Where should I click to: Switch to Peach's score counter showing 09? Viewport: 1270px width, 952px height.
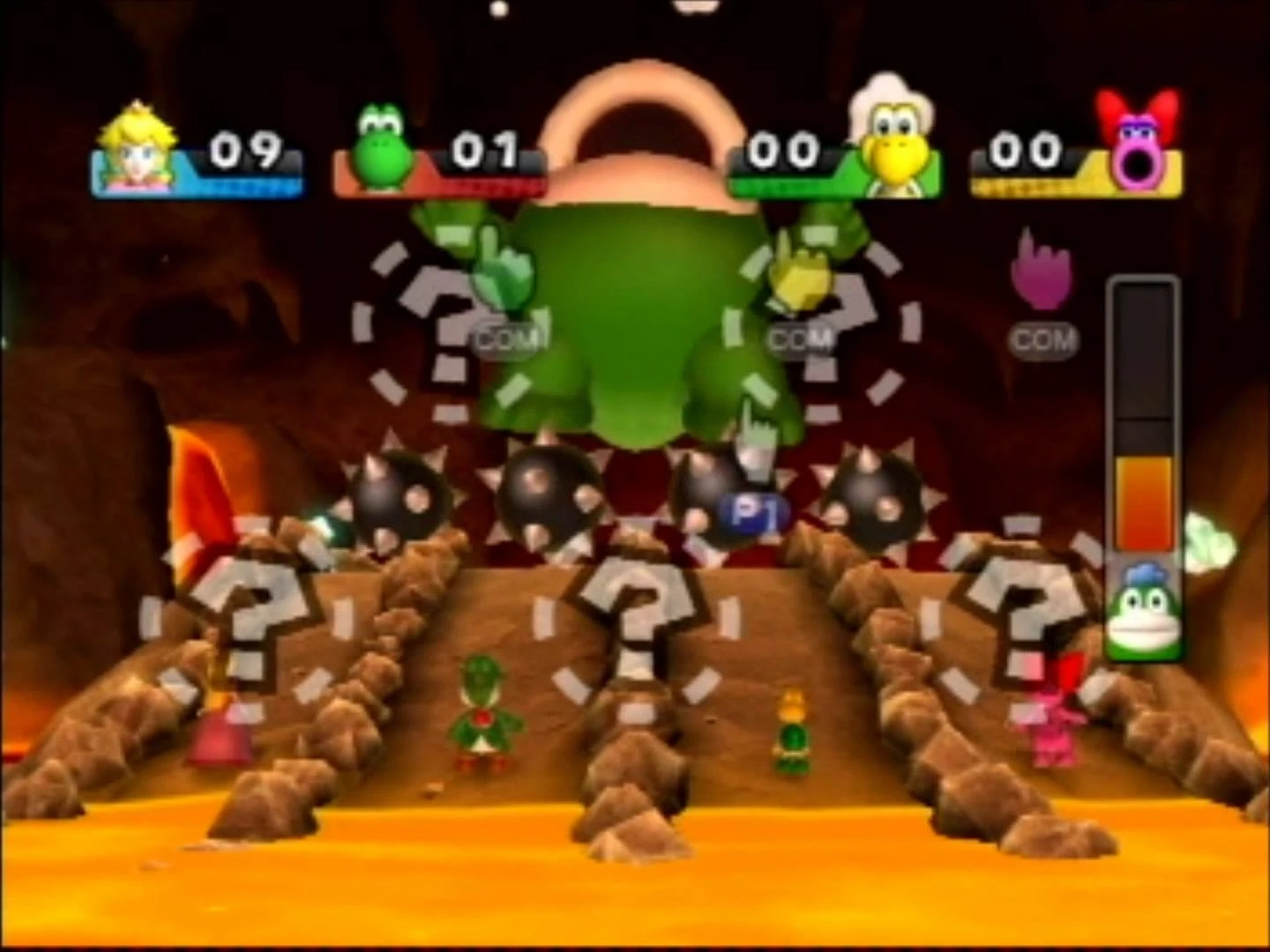click(x=245, y=150)
